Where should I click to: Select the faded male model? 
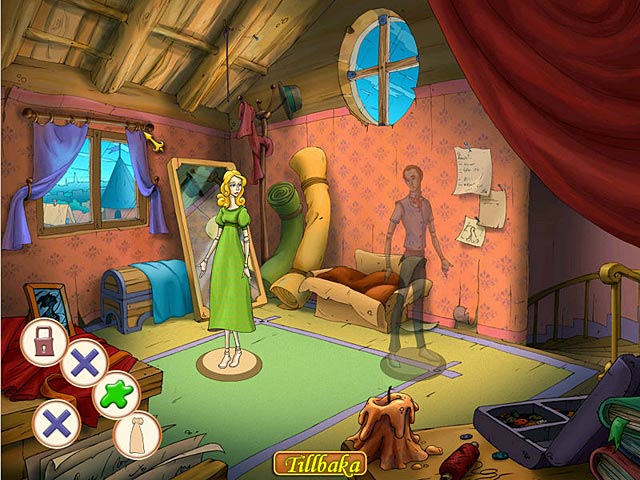(410, 260)
